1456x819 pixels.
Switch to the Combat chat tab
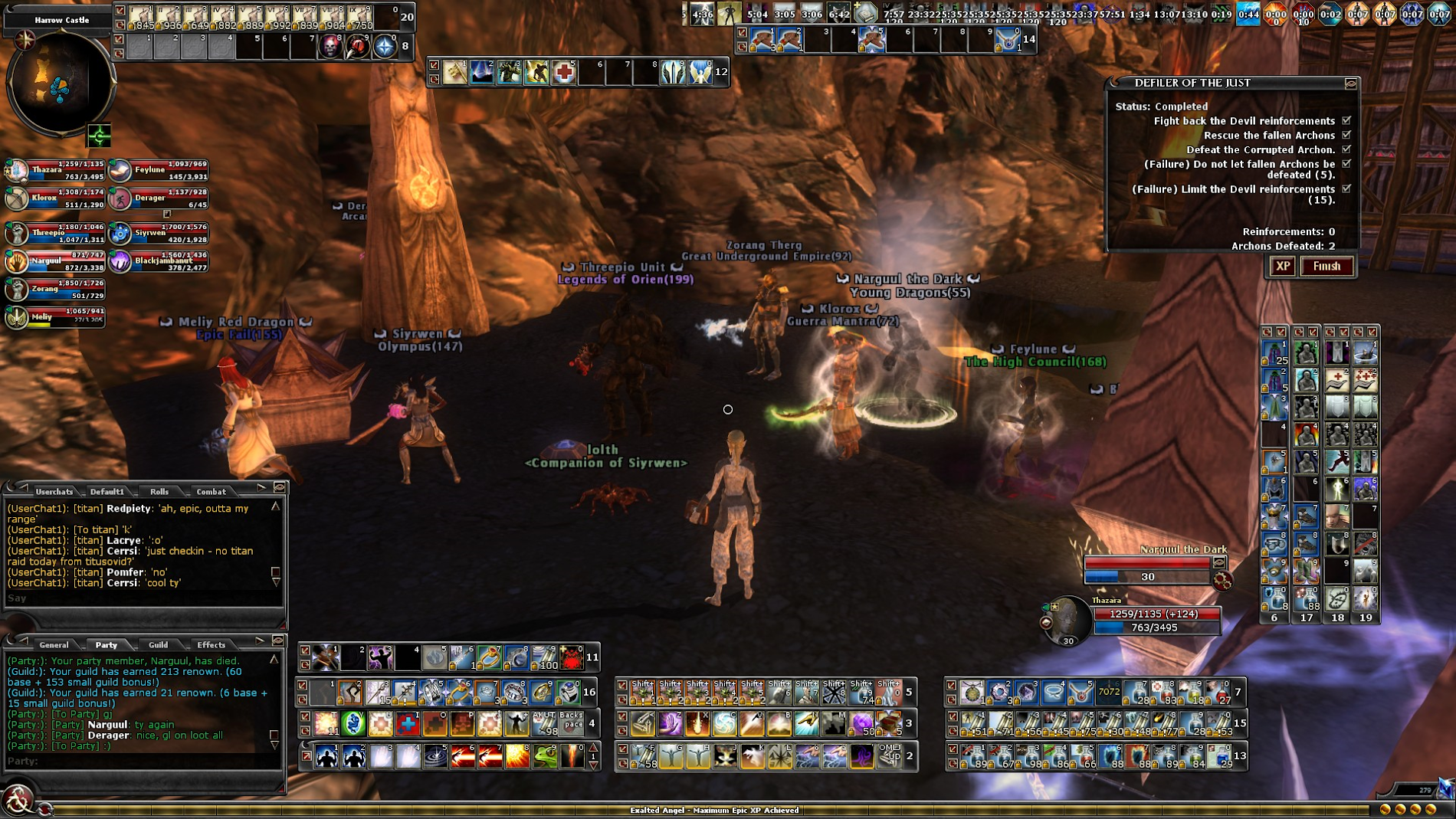click(211, 492)
